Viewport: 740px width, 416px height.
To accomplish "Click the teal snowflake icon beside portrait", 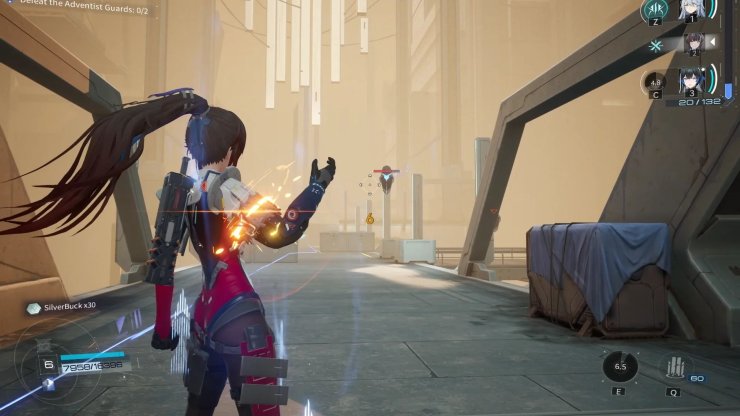I will (656, 46).
